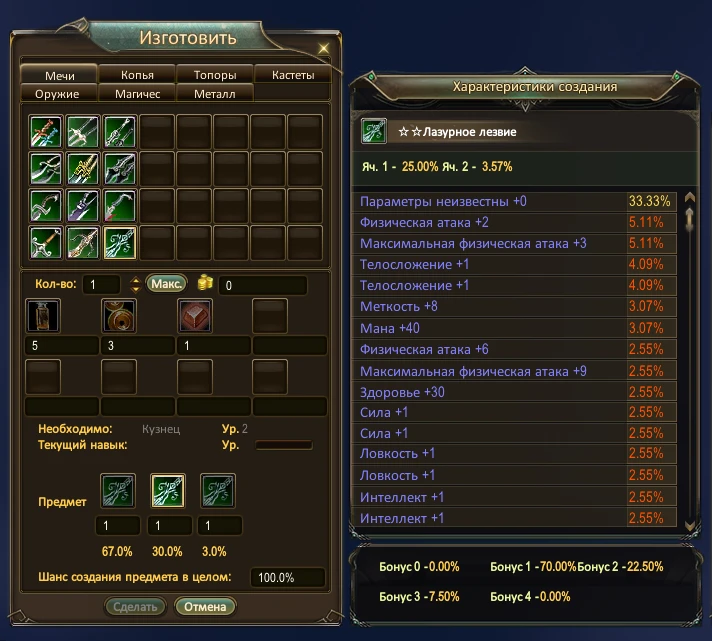712x641 pixels.
Task: Click the Макс. quantity button
Action: coord(167,284)
